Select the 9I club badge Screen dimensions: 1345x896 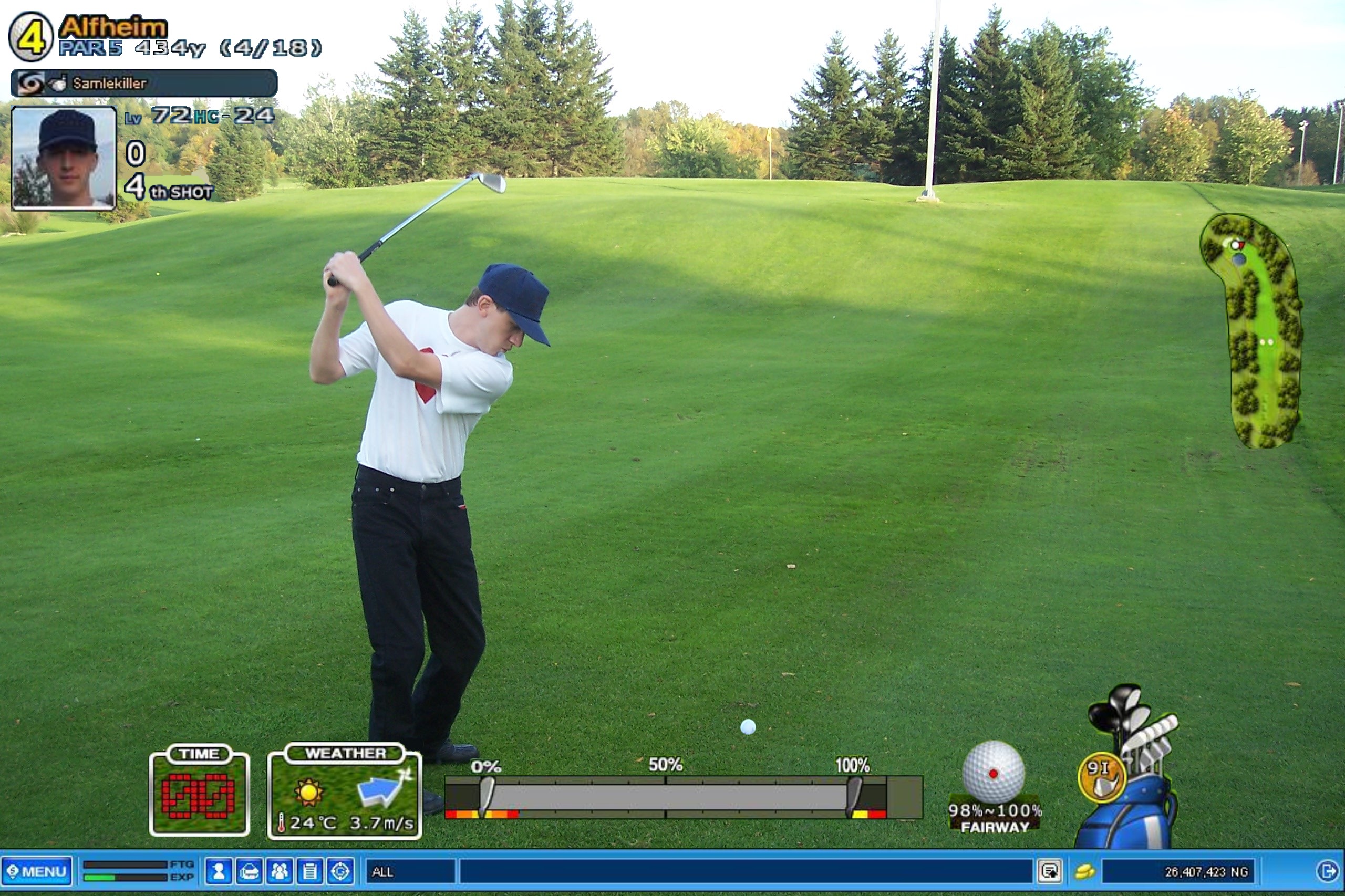click(x=1101, y=777)
